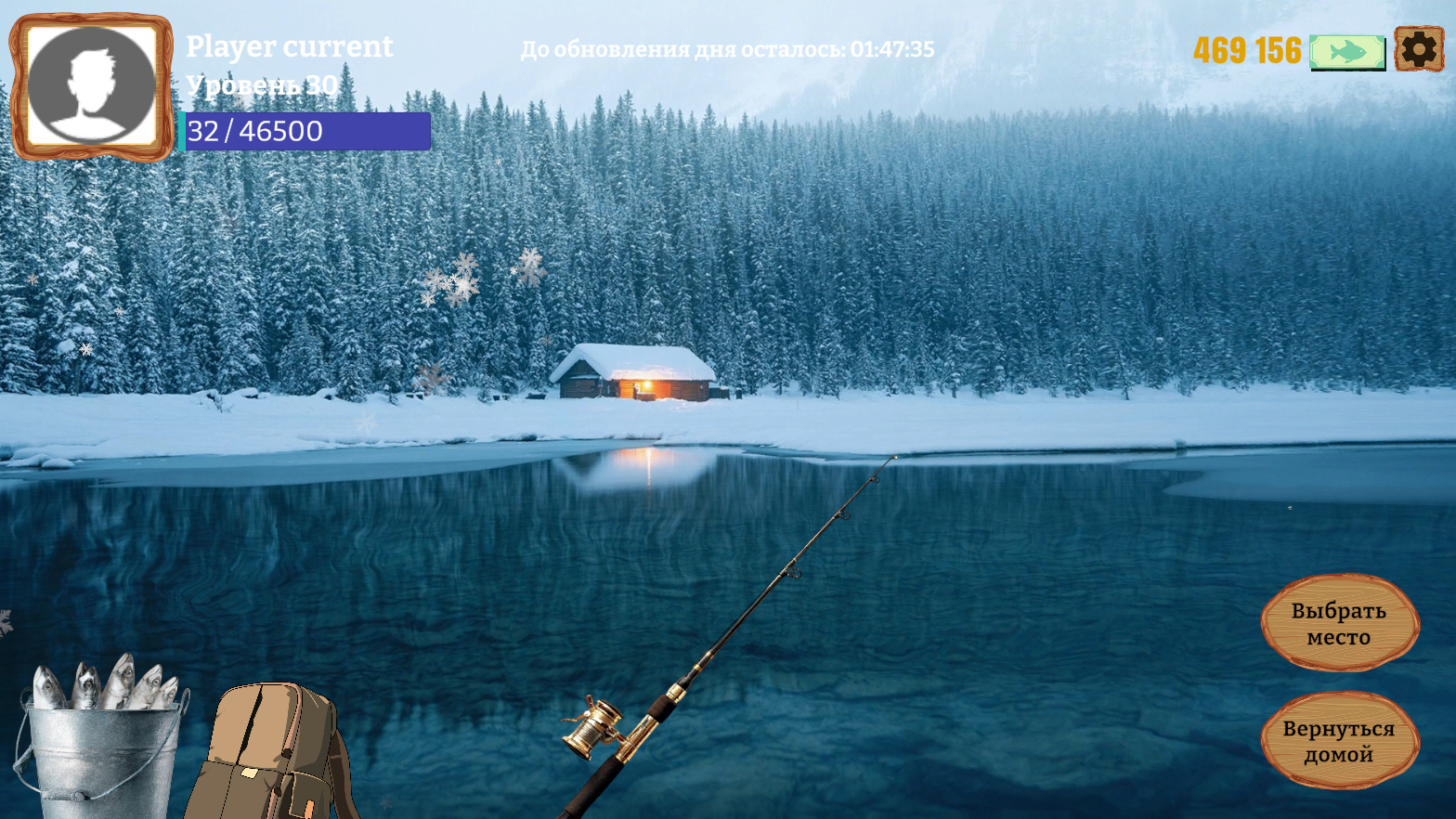Click the experience bar showing 32 / 46500
The width and height of the screenshot is (1456, 819).
[x=306, y=132]
